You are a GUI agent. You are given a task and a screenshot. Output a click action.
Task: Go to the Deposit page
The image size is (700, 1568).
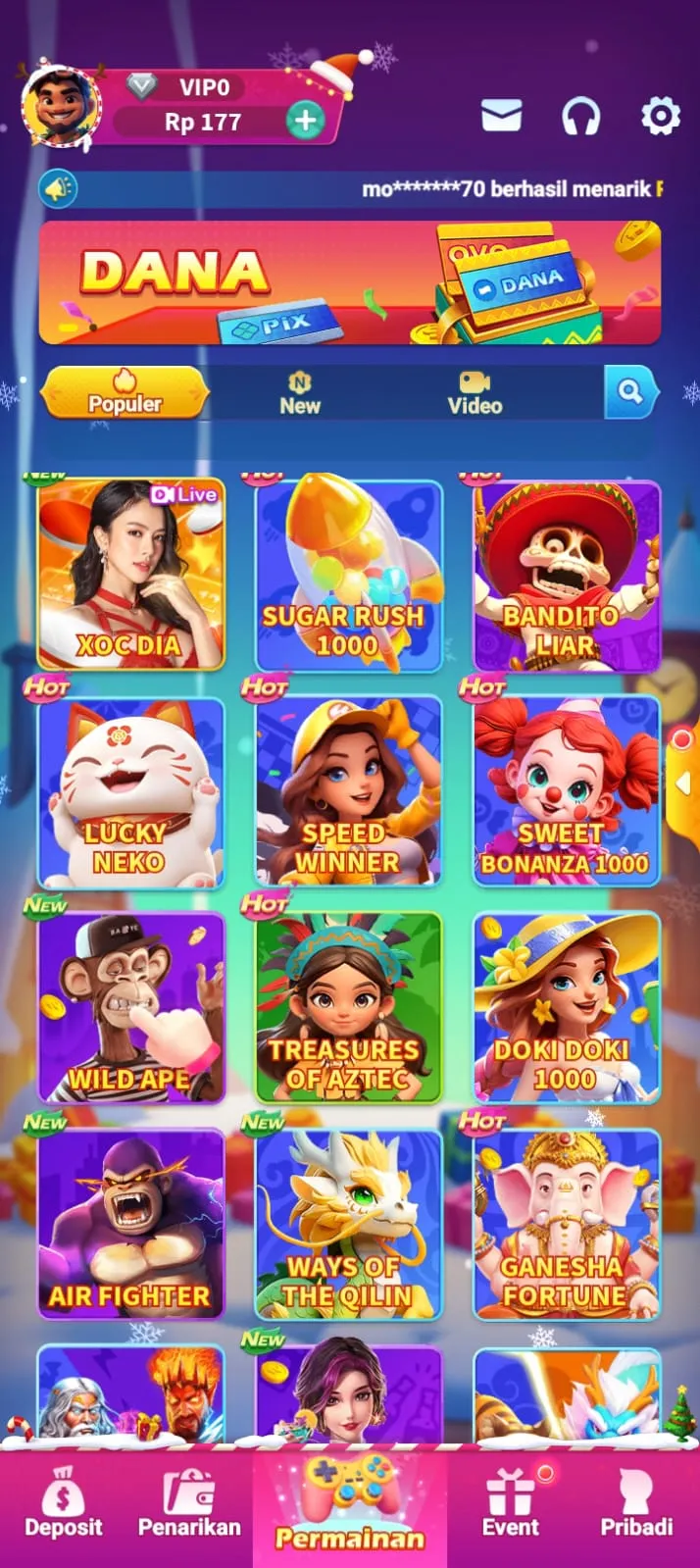click(x=64, y=1504)
